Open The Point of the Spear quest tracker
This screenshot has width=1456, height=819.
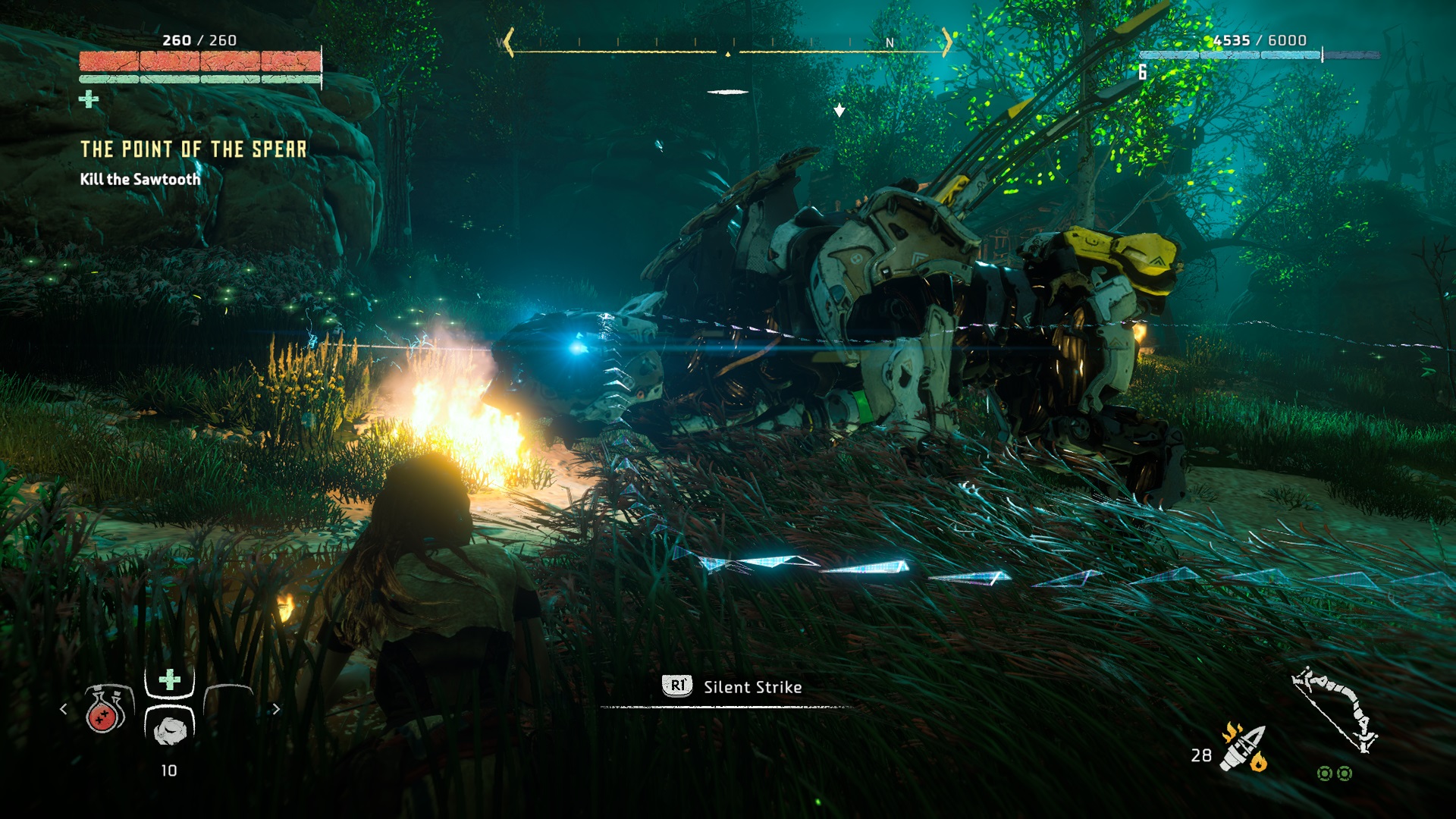point(193,149)
